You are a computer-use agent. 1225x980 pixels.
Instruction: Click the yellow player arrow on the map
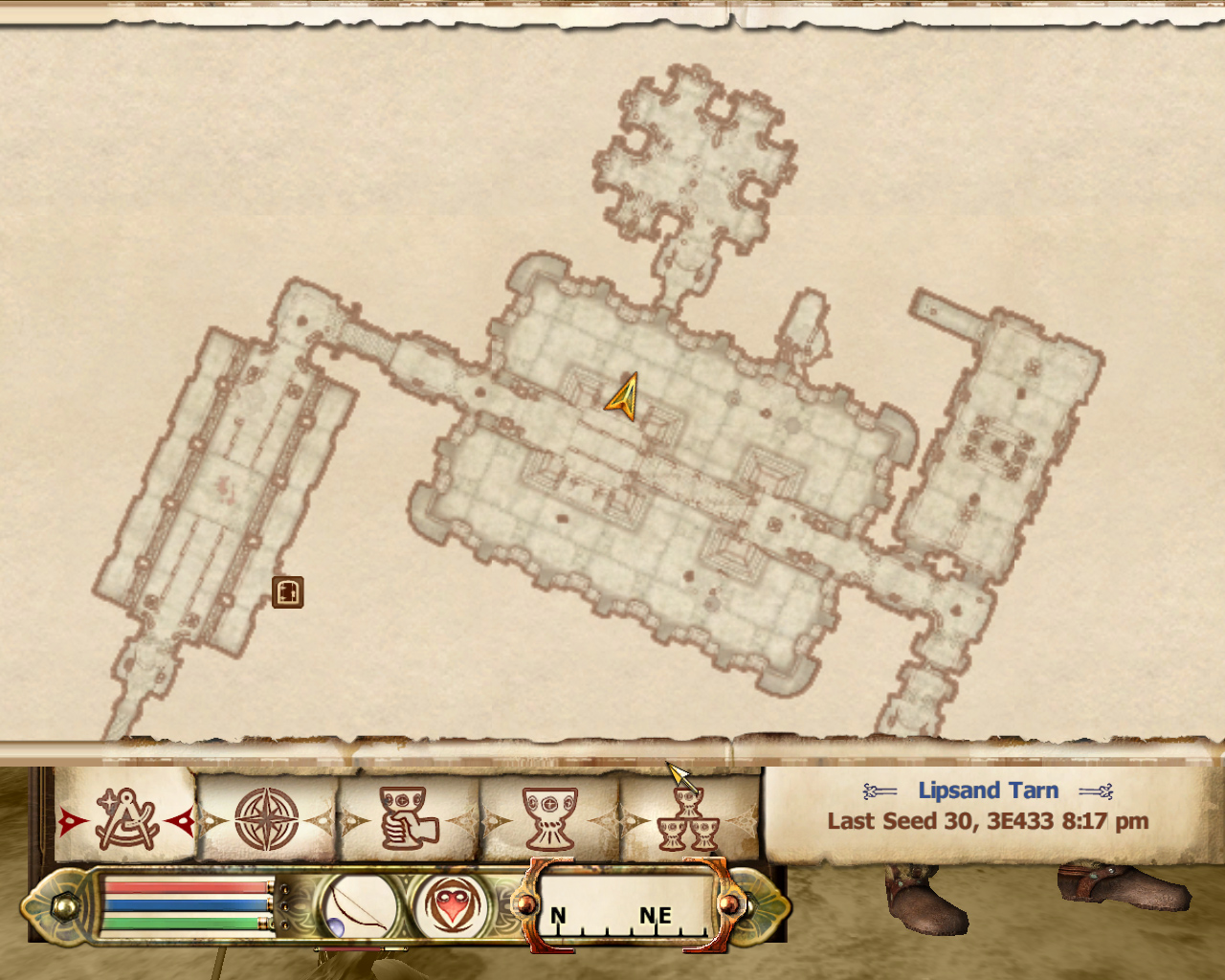click(x=624, y=396)
